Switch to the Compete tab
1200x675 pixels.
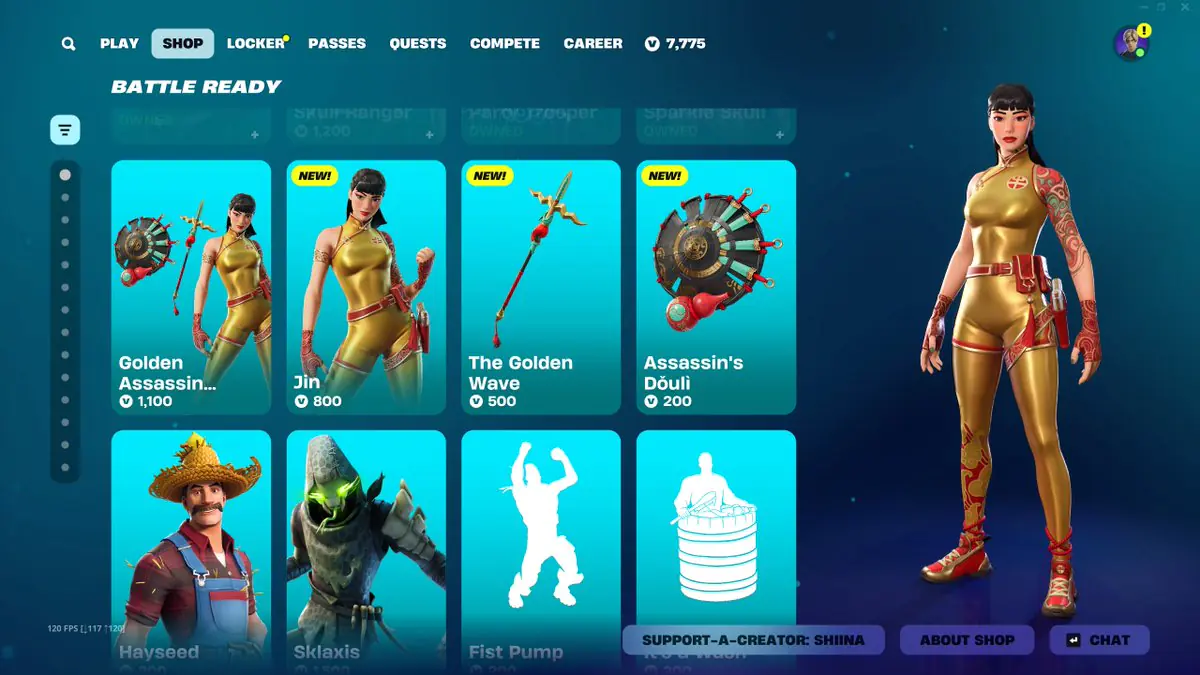coord(505,44)
